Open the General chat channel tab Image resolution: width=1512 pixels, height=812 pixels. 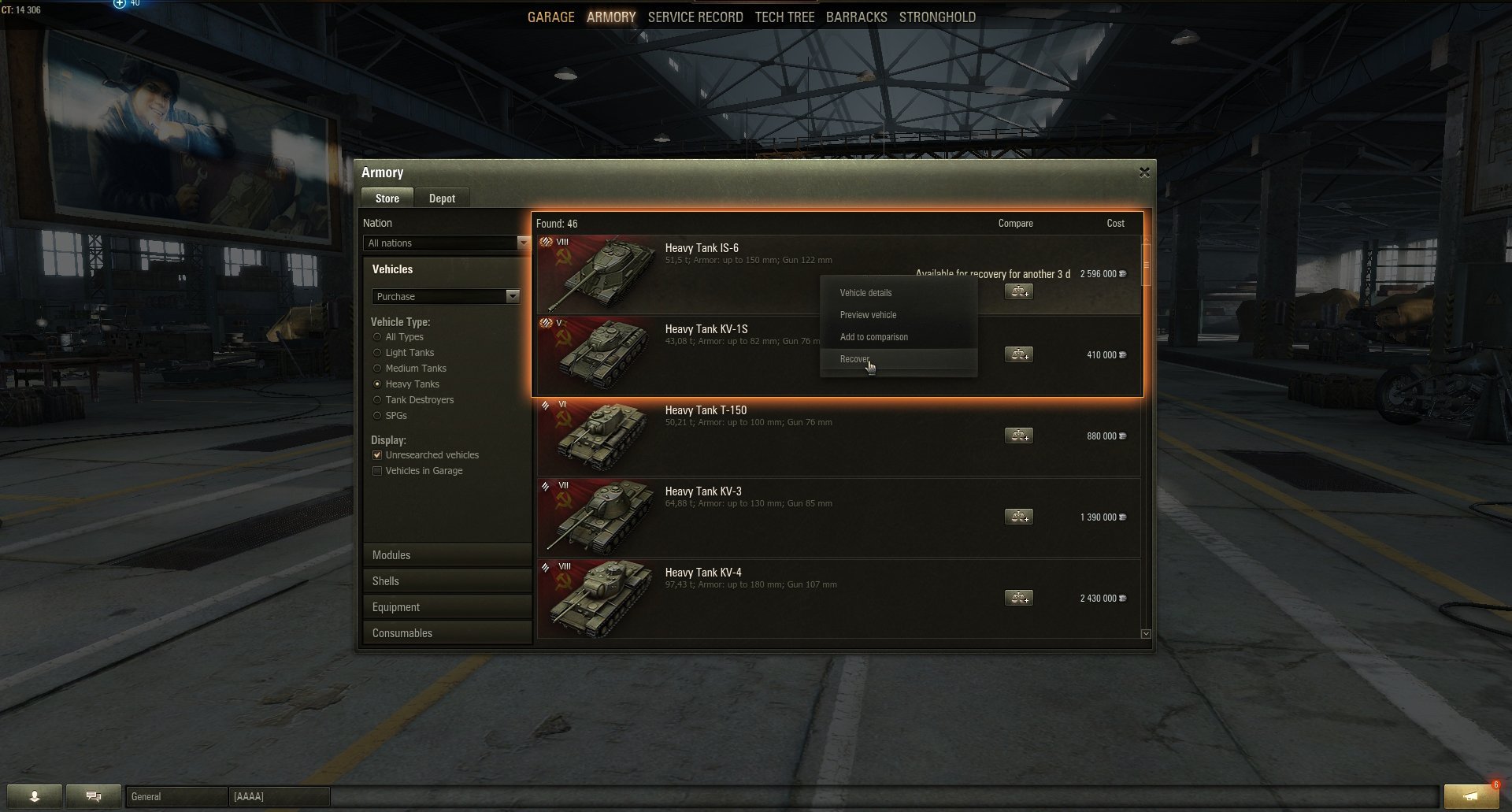pos(176,797)
